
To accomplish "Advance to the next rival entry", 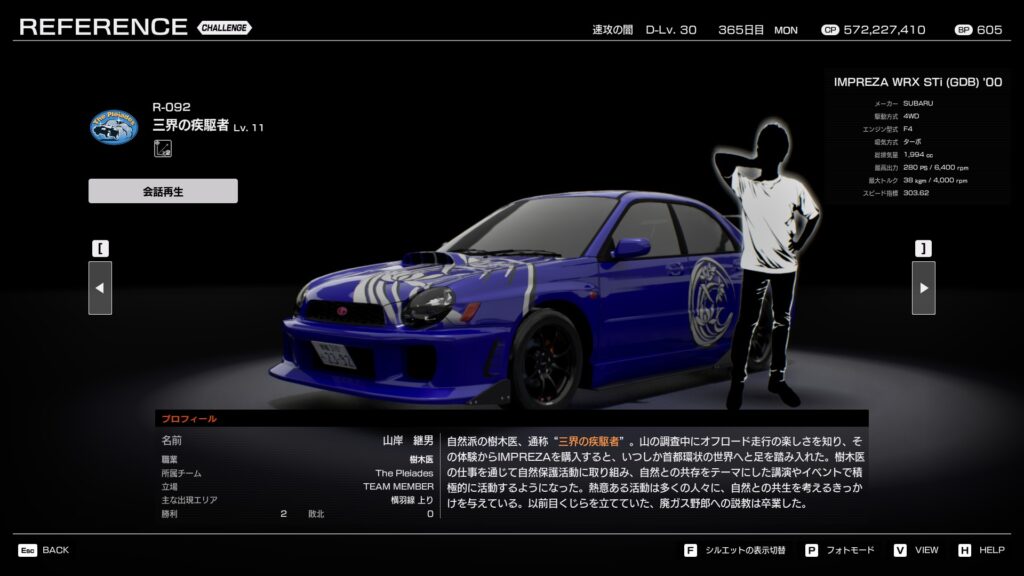I will (923, 288).
